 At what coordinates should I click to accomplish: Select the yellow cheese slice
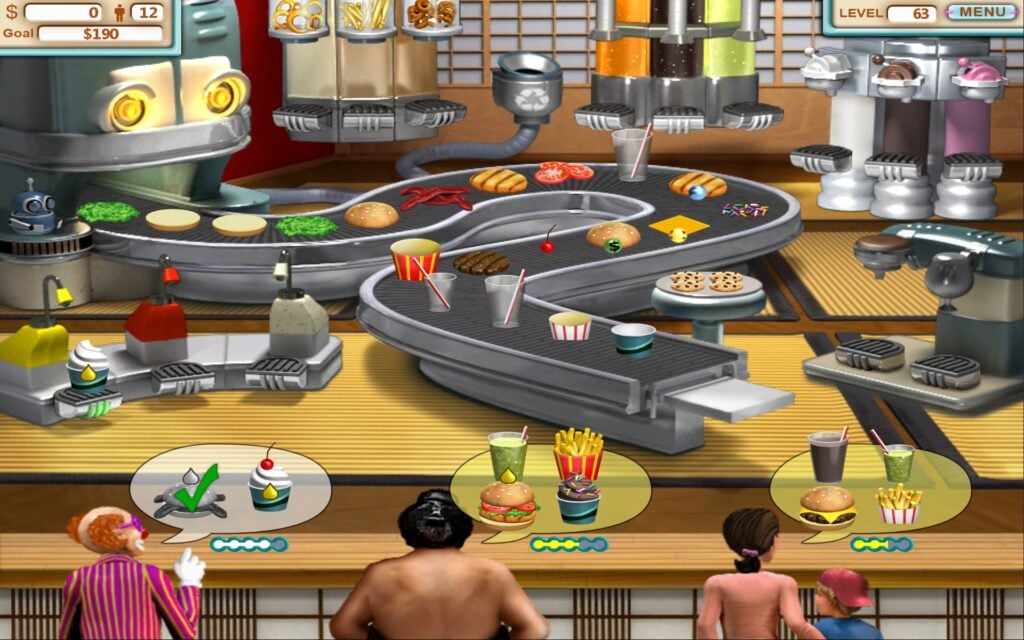(678, 229)
